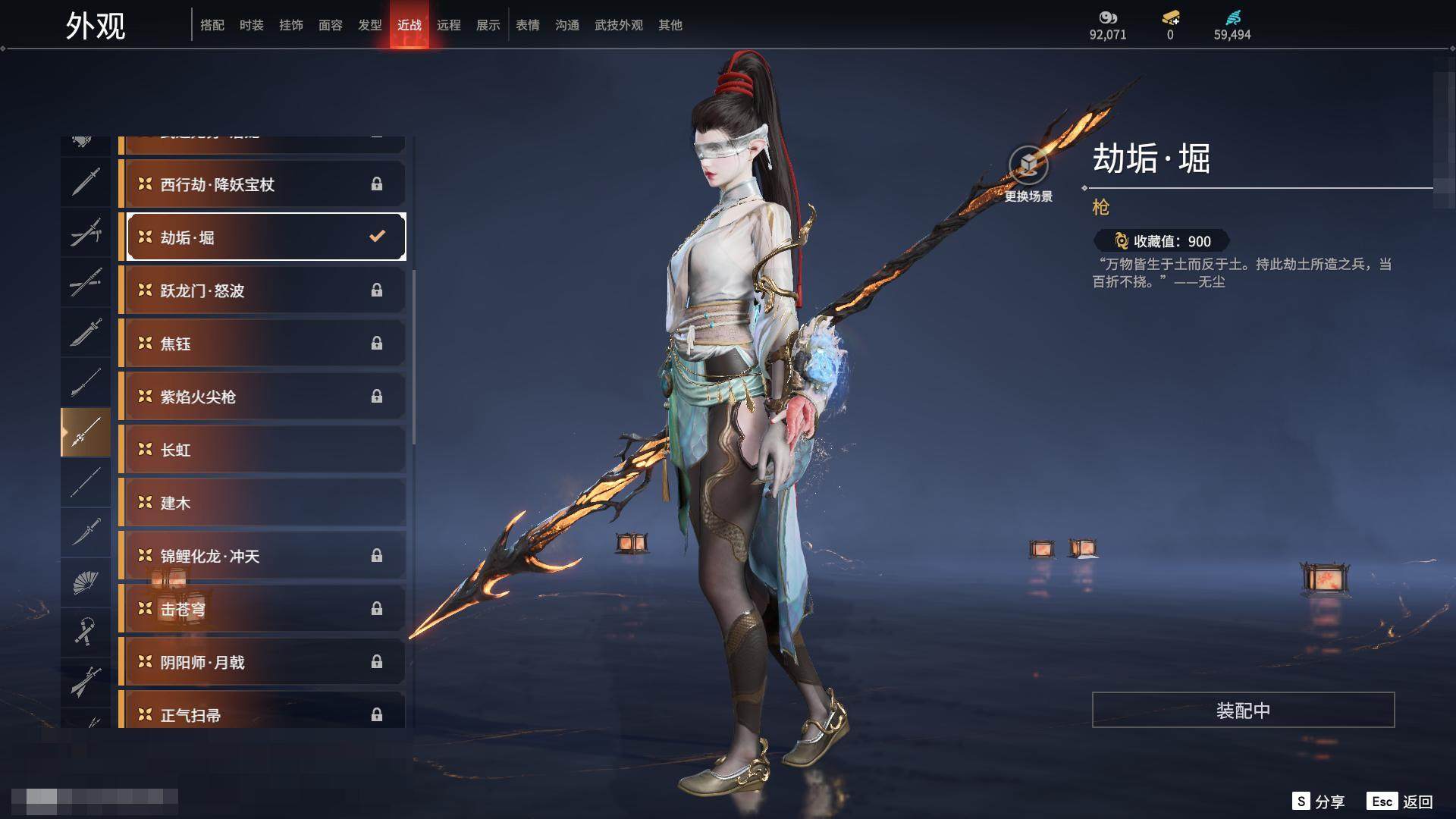Select the 面容 tab

(330, 25)
